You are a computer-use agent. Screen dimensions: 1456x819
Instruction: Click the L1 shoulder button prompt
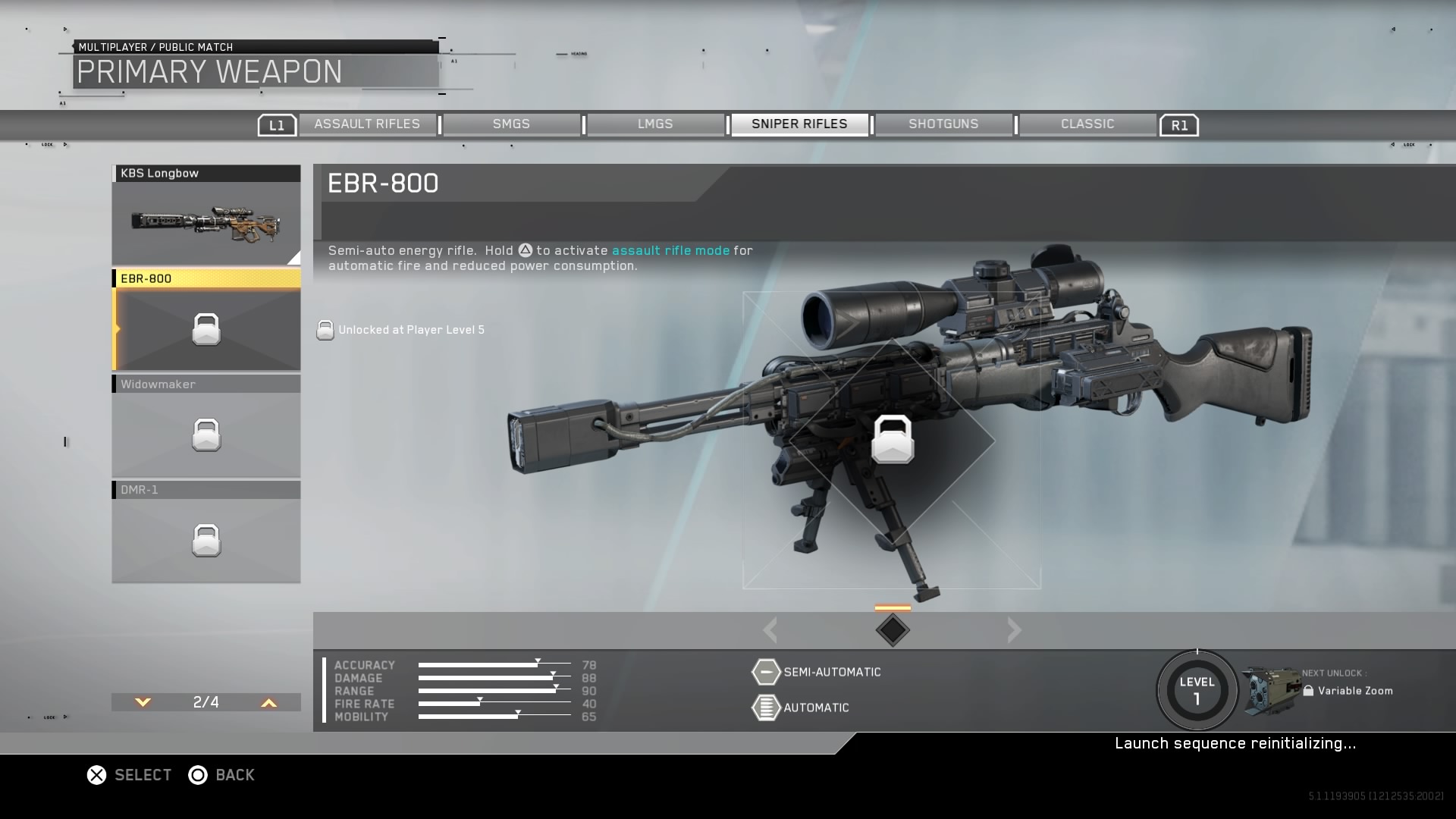point(277,124)
